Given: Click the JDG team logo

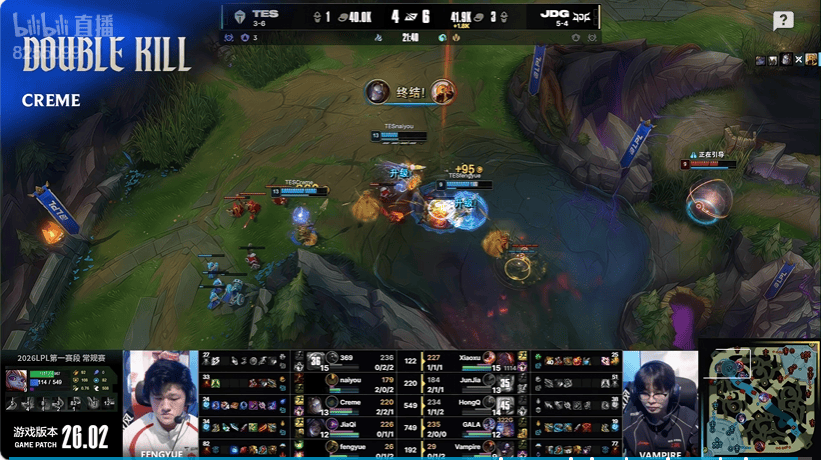Looking at the screenshot, I should pyautogui.click(x=582, y=17).
